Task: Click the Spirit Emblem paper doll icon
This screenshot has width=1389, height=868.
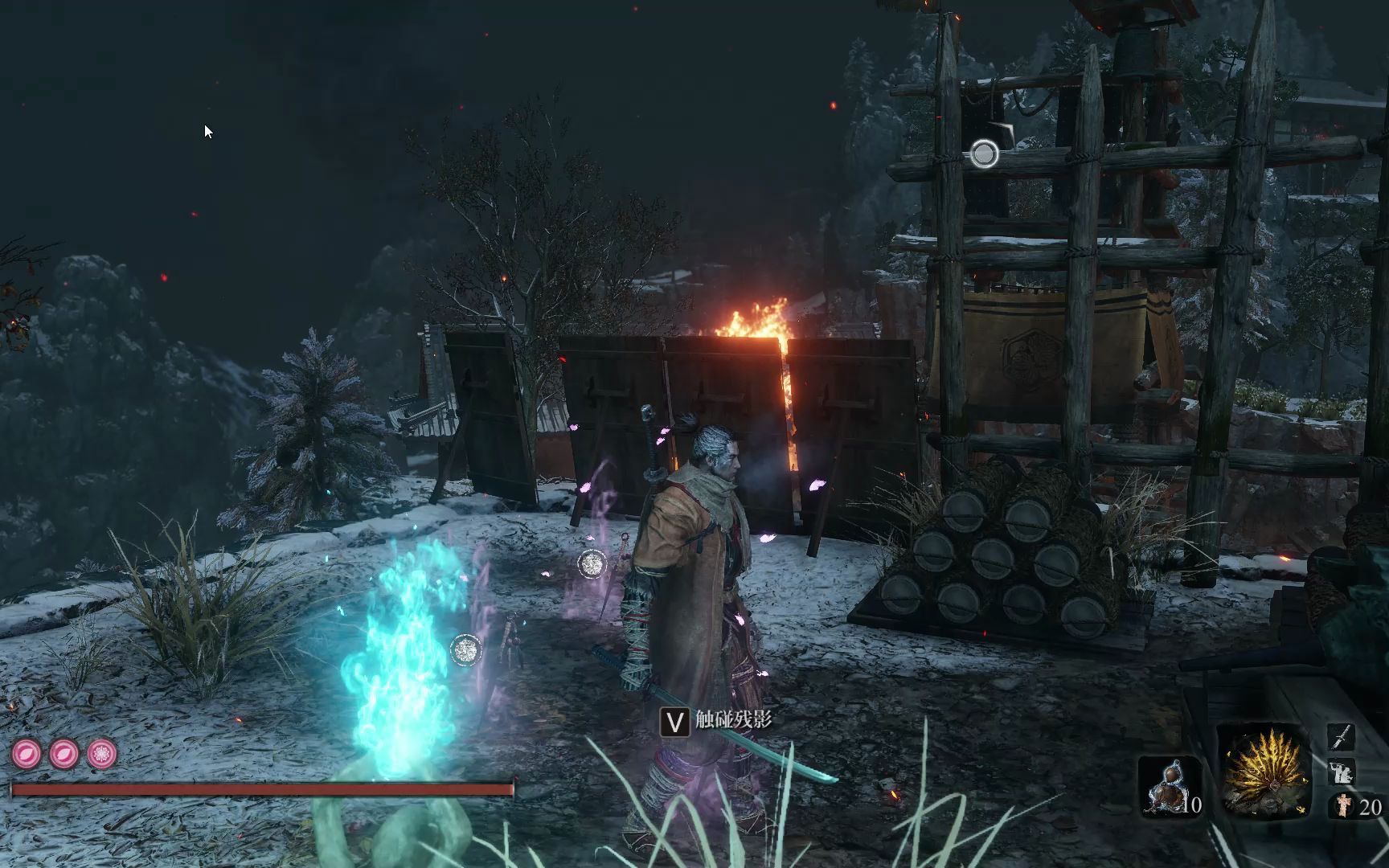Action: (x=1342, y=806)
